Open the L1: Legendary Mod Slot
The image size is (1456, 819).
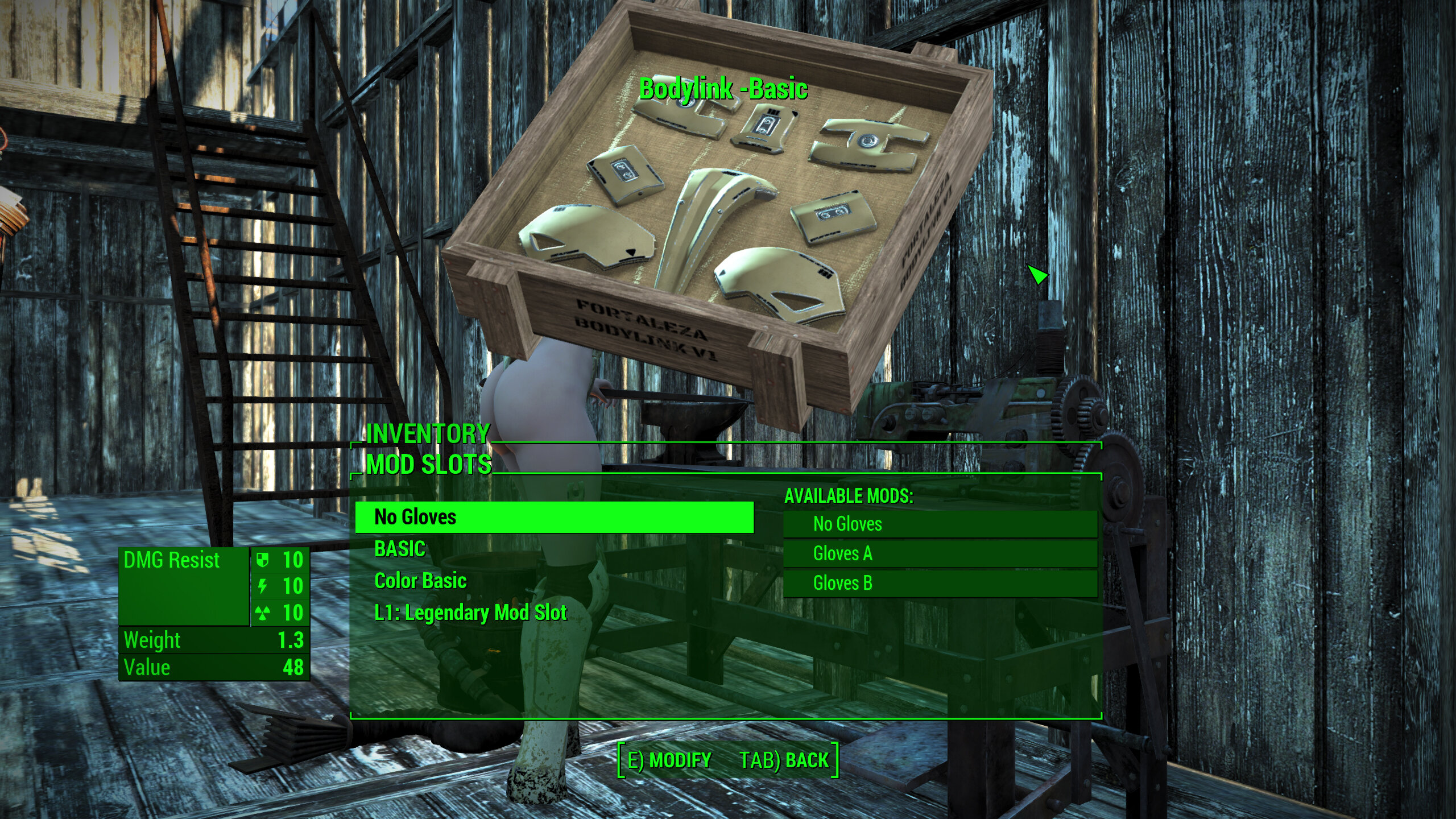coord(470,613)
